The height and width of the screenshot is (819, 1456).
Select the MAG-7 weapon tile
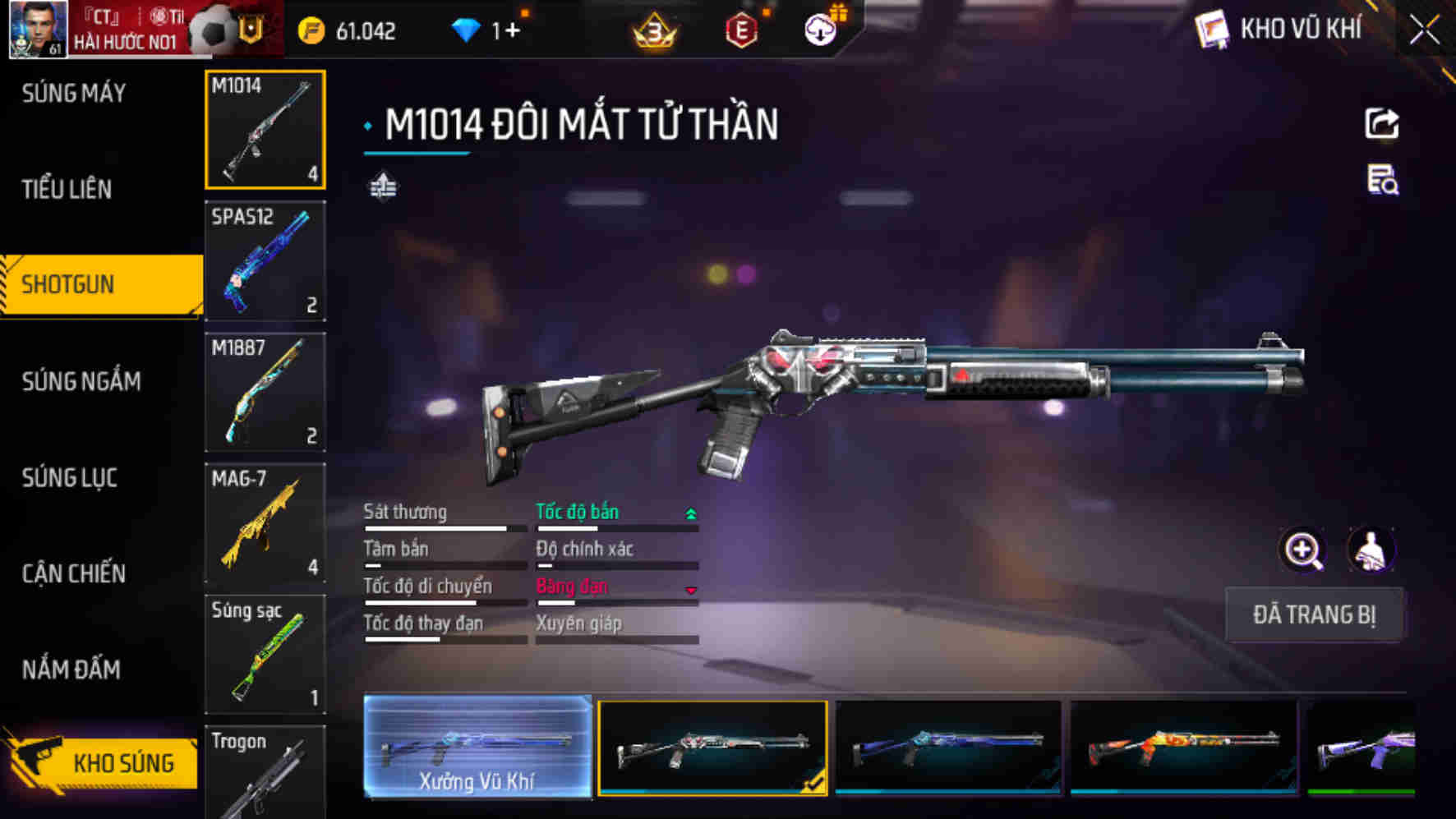[265, 523]
